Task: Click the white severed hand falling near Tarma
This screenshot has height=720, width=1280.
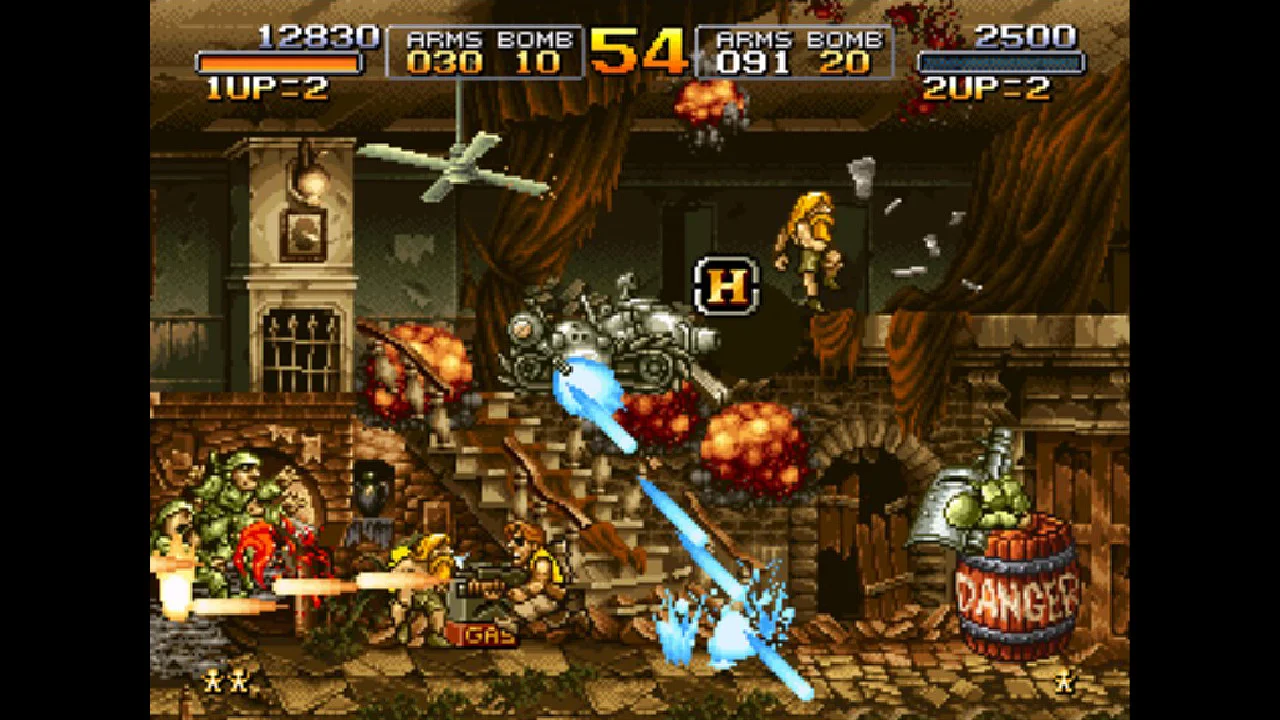Action: point(862,175)
